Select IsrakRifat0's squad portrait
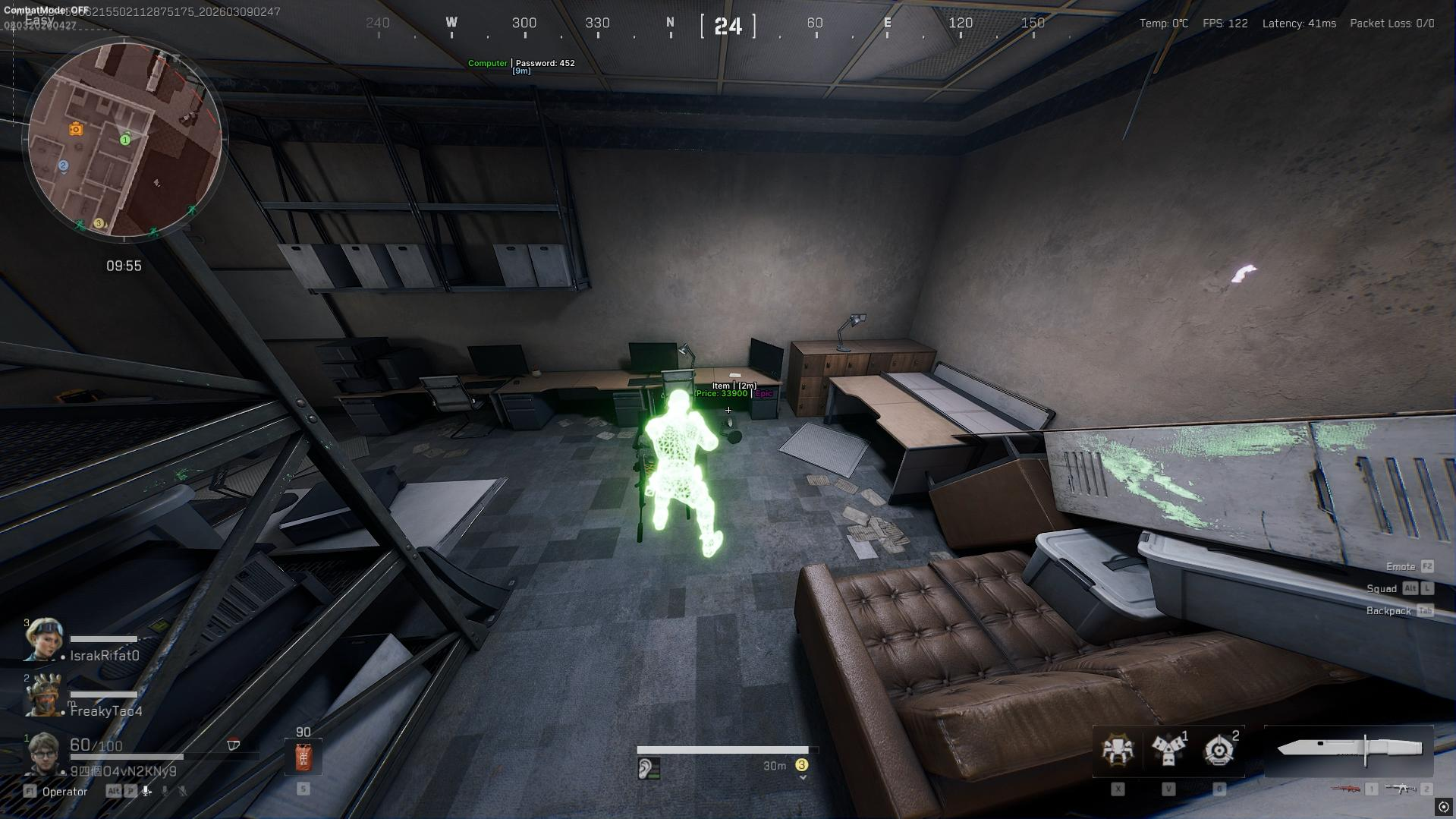This screenshot has width=1456, height=819. 42,640
